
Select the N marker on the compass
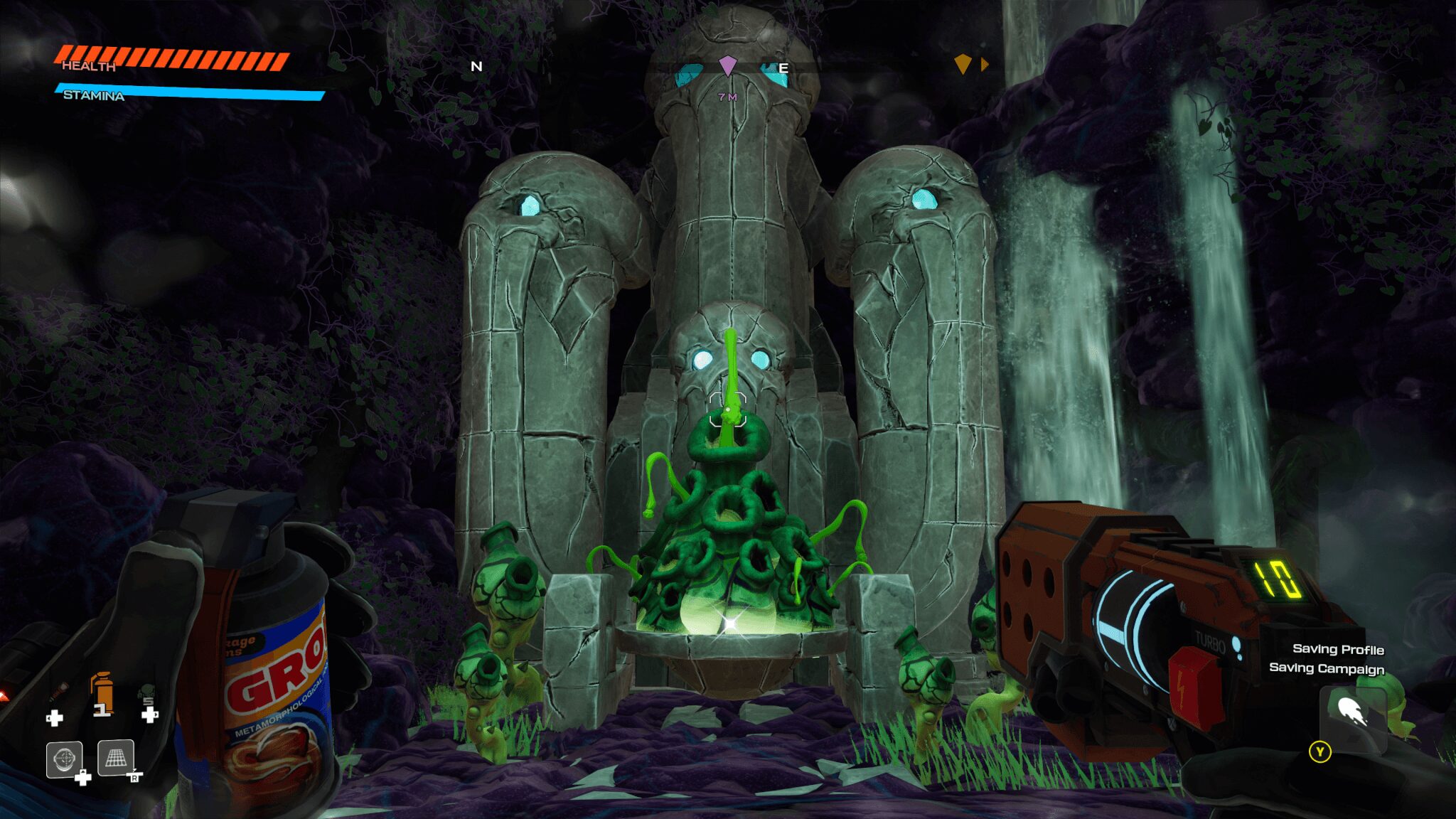475,68
